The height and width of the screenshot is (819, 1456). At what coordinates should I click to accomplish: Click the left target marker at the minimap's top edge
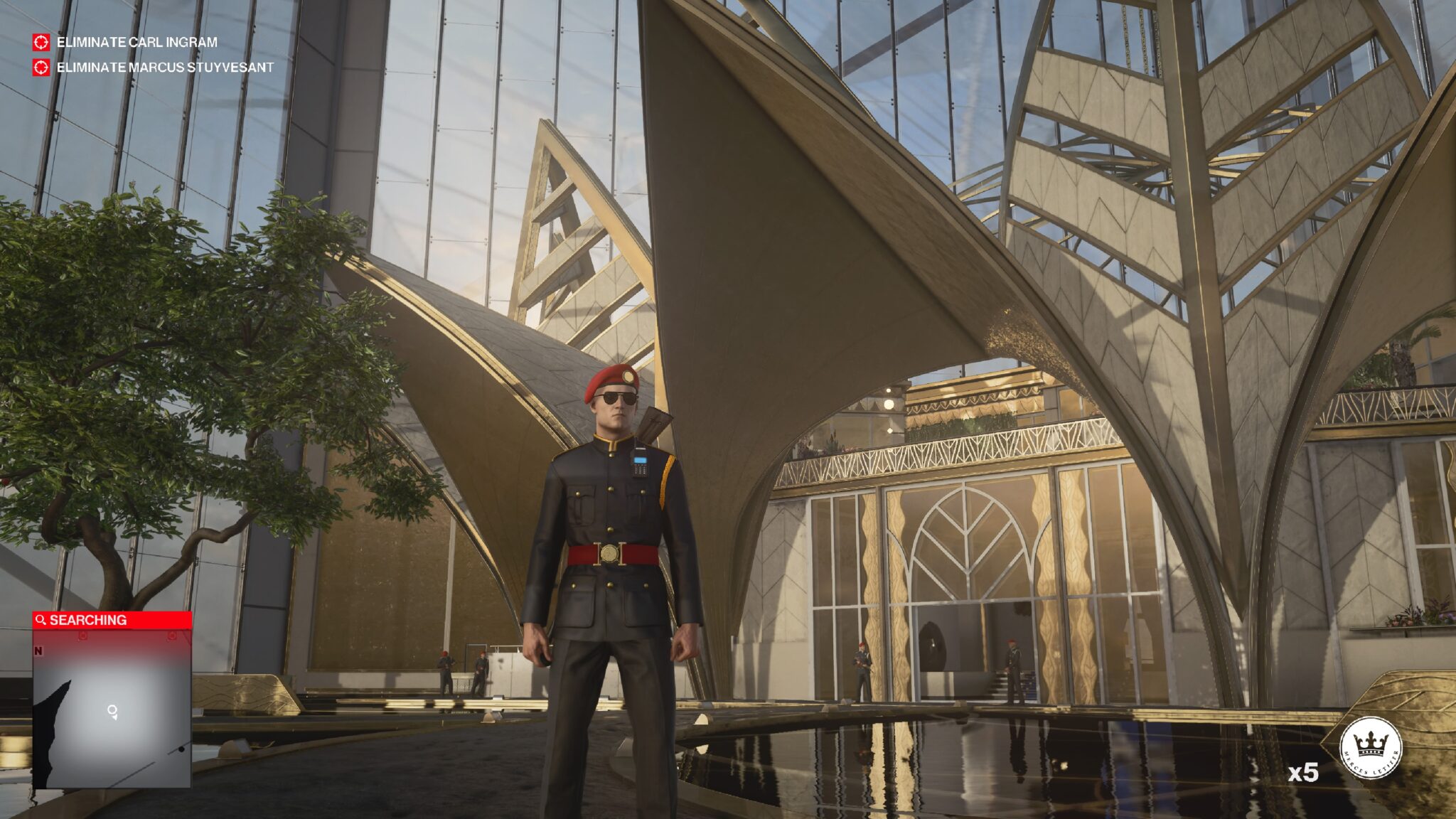(x=82, y=636)
